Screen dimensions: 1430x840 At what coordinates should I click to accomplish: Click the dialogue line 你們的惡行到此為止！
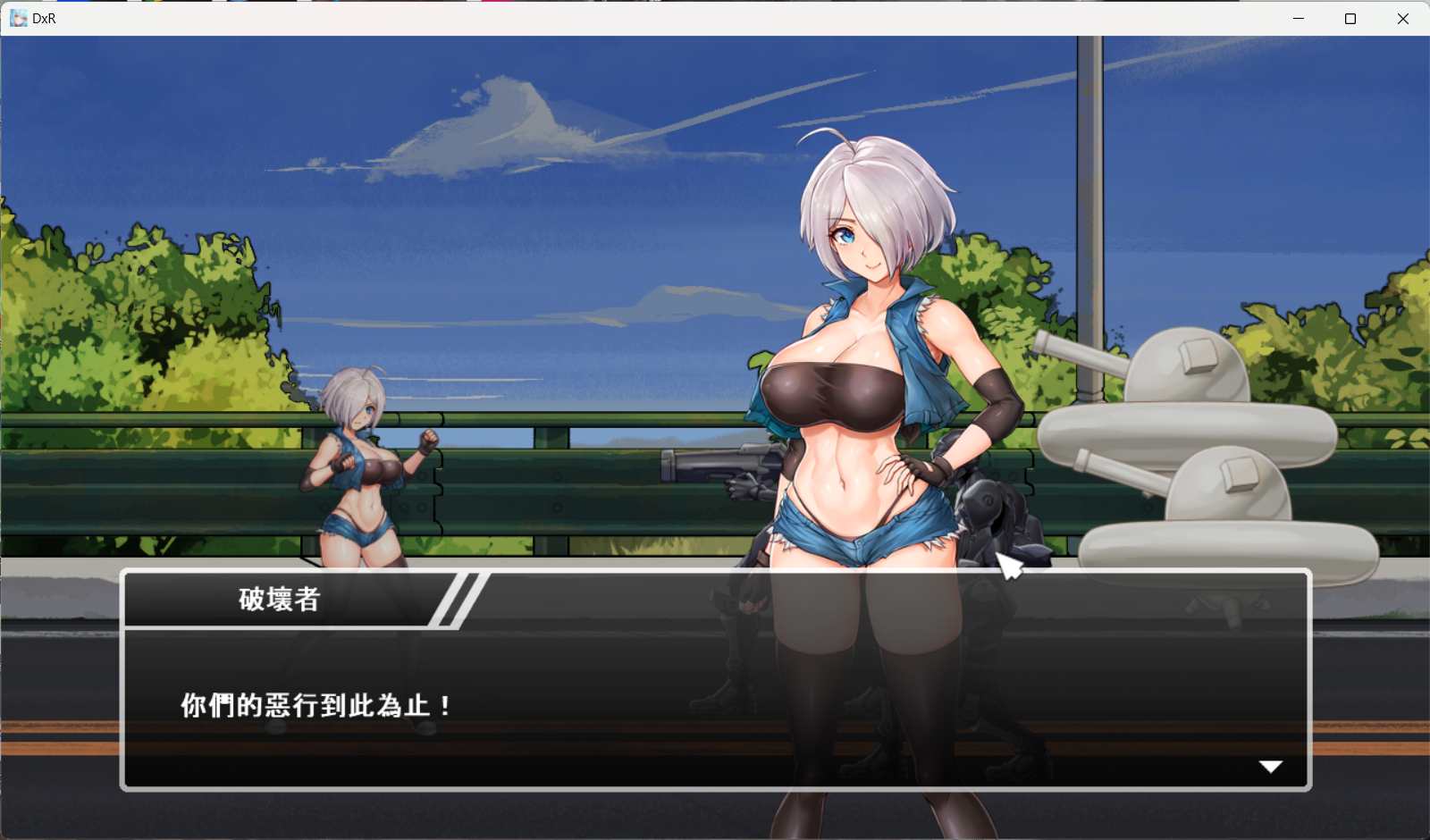coord(313,704)
